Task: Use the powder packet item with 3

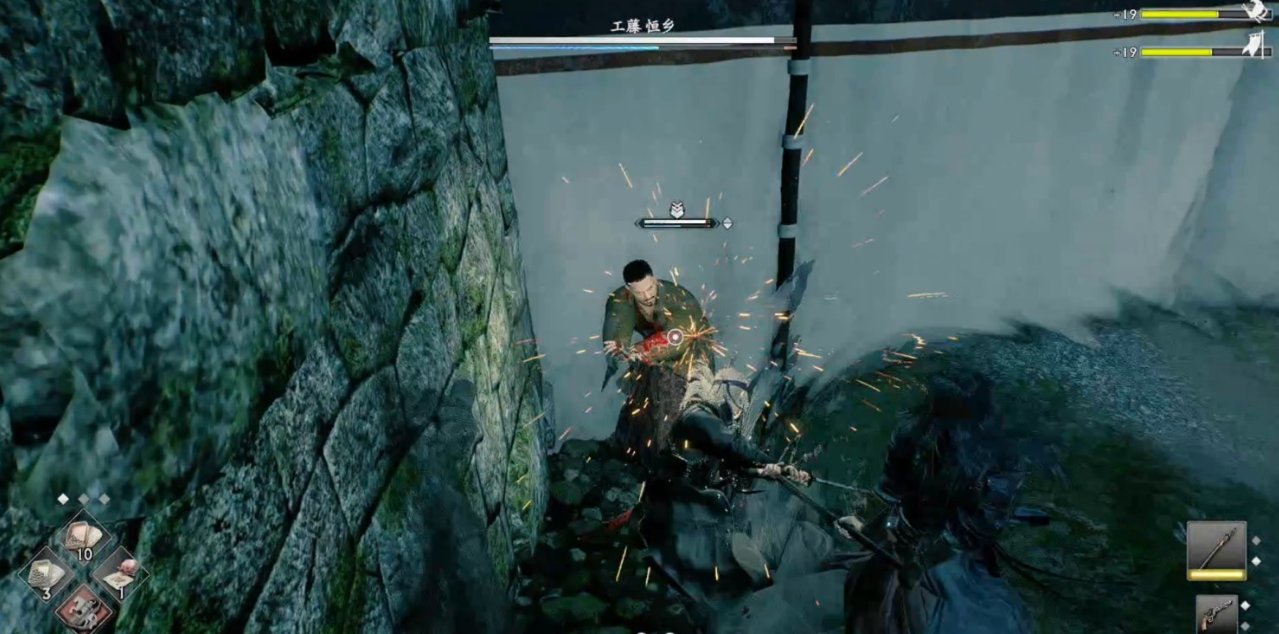Action: [x=45, y=574]
